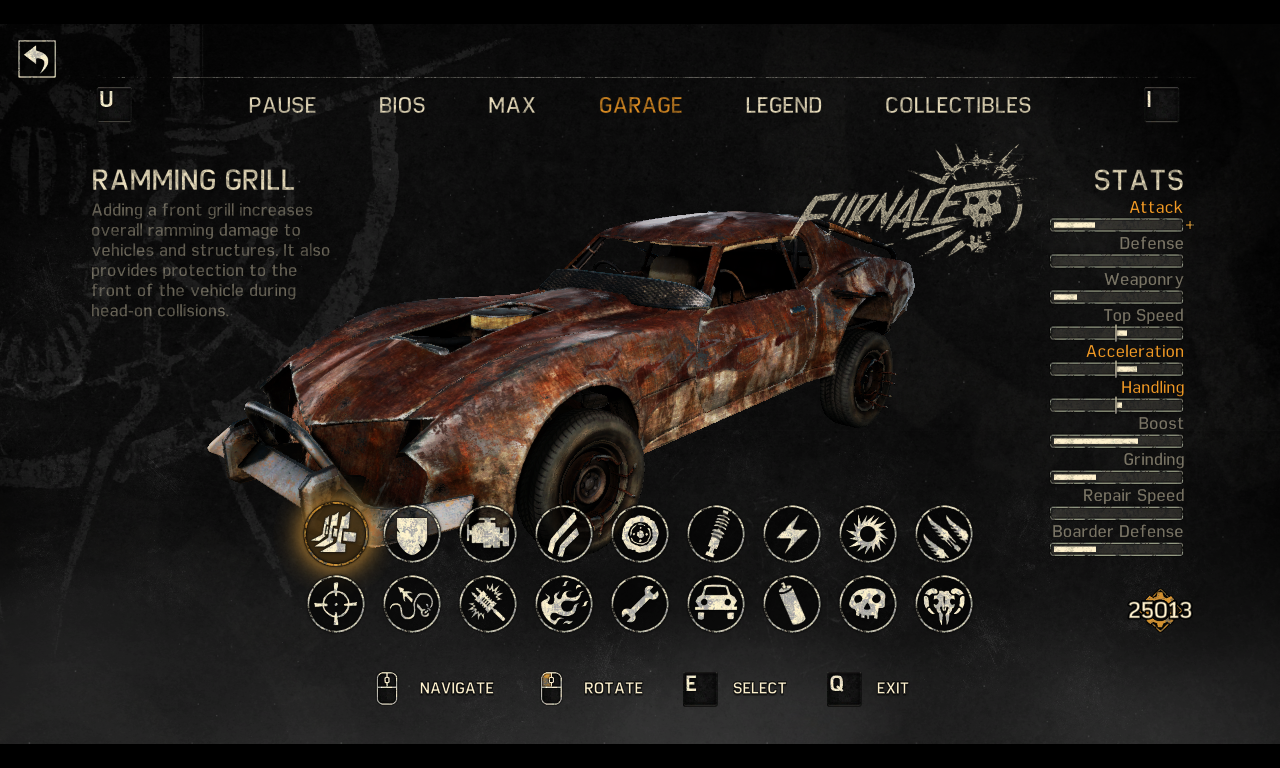Open the wrench repair upgrade
The width and height of the screenshot is (1280, 768).
[x=640, y=604]
